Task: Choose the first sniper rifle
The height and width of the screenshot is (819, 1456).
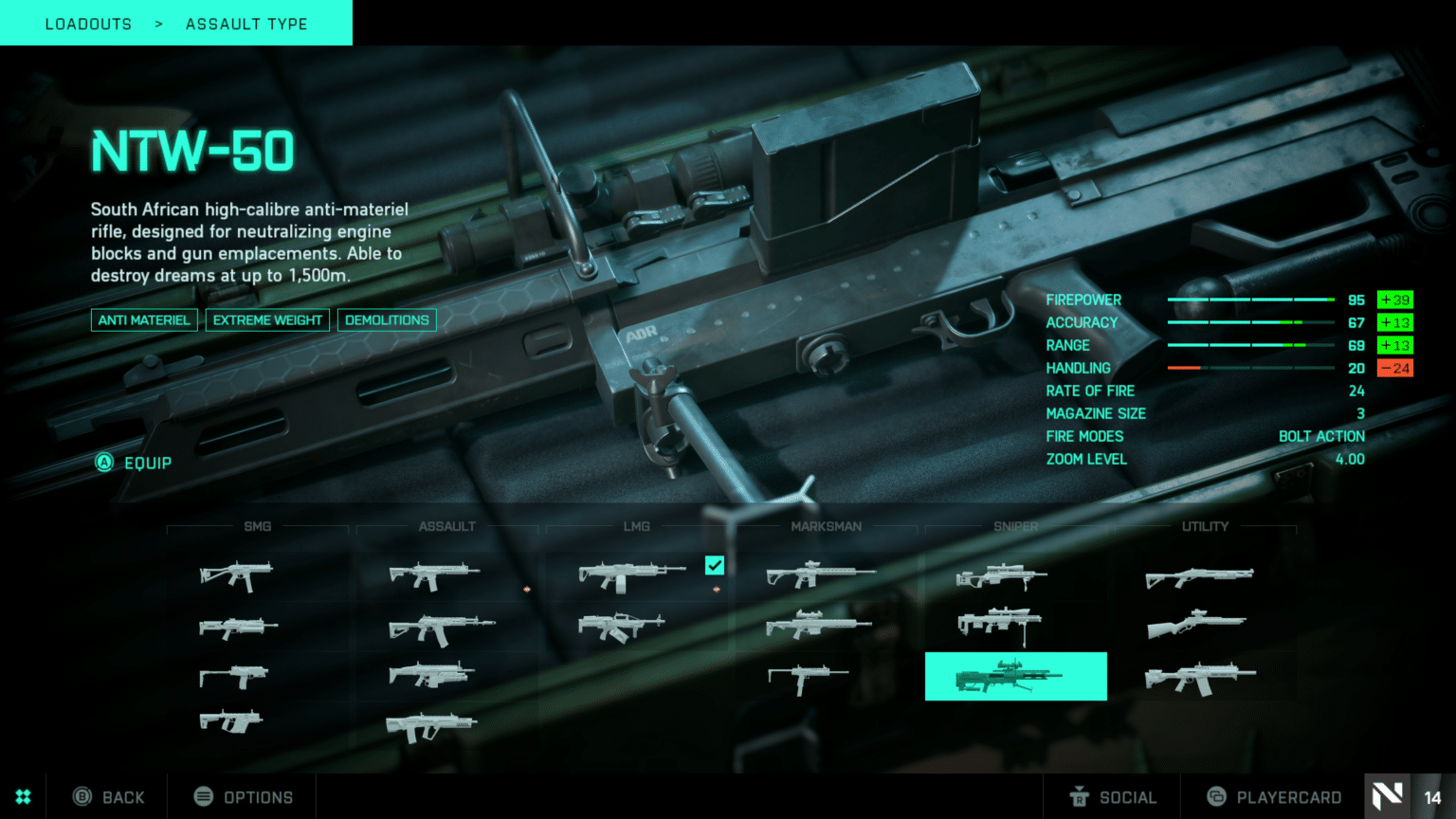Action: (1001, 575)
